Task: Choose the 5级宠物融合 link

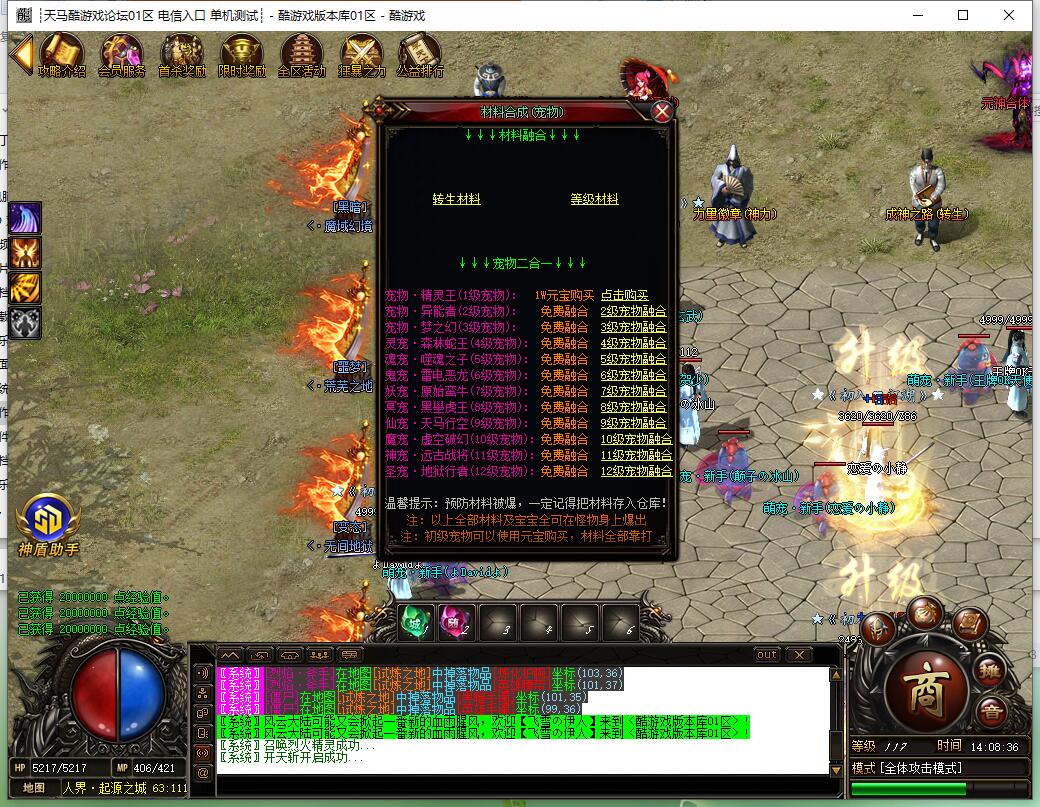Action: pyautogui.click(x=633, y=360)
